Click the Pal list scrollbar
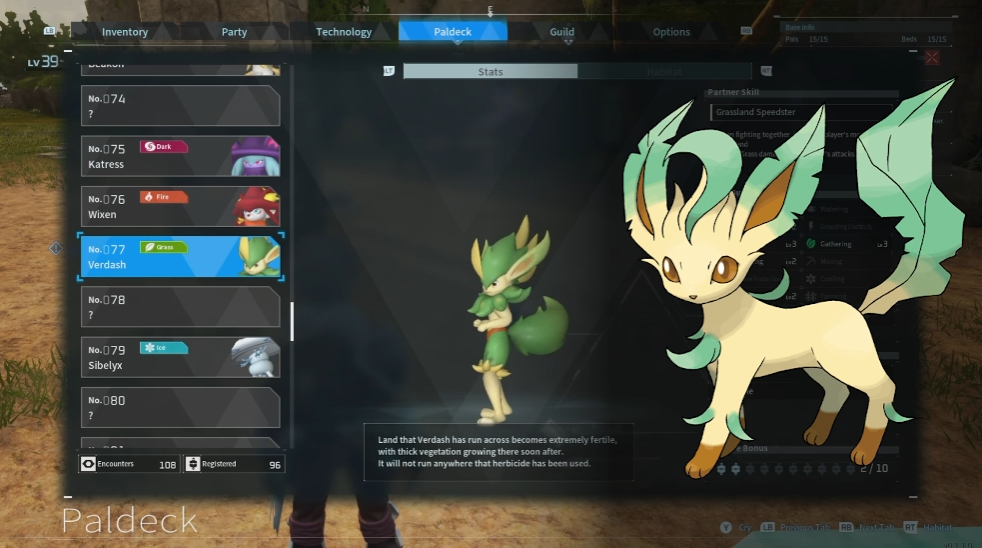This screenshot has height=548, width=982. 292,321
